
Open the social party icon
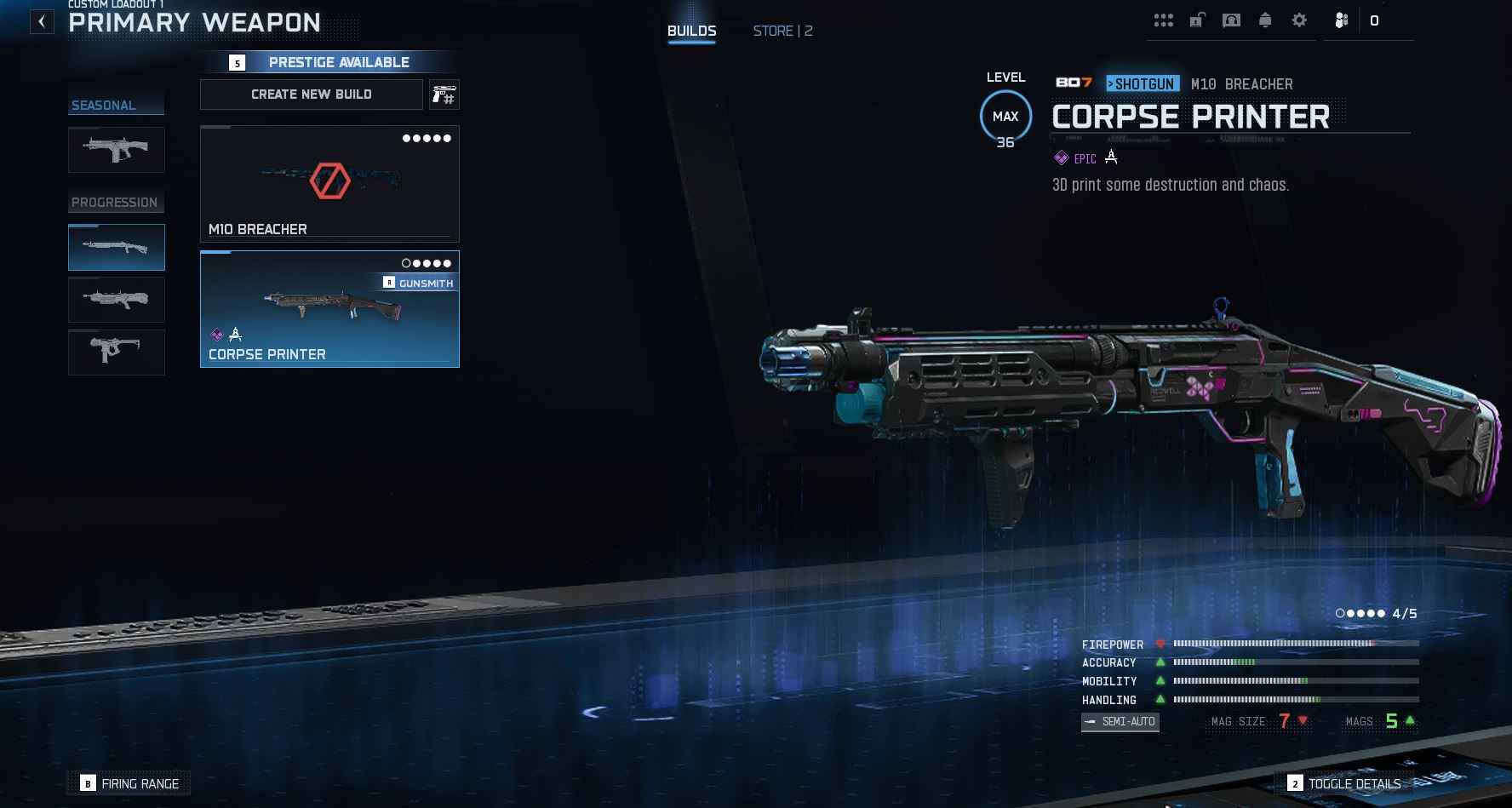pos(1342,20)
